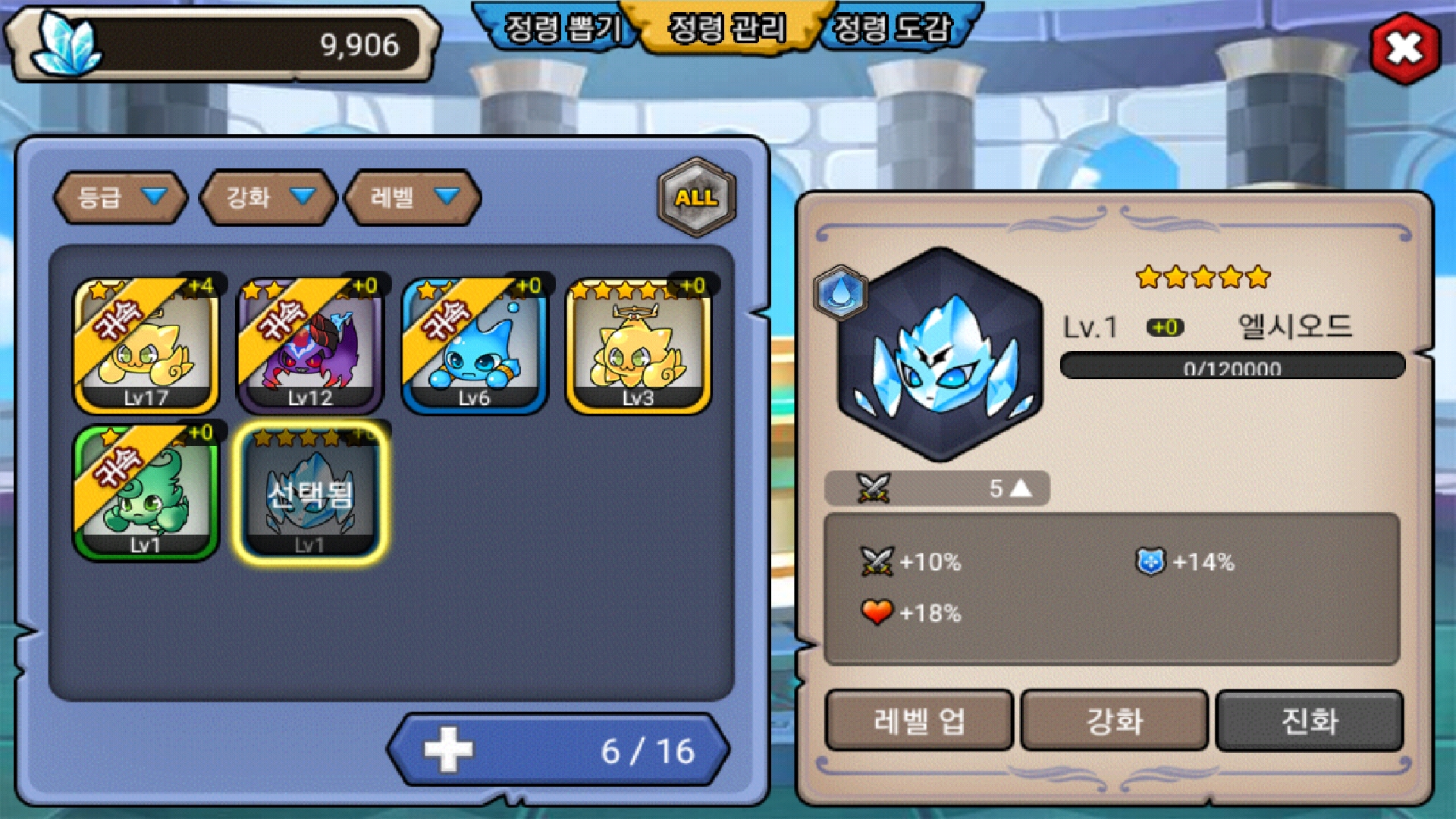Tap the 강화 enhance button
The image size is (1456, 819).
(x=1114, y=720)
